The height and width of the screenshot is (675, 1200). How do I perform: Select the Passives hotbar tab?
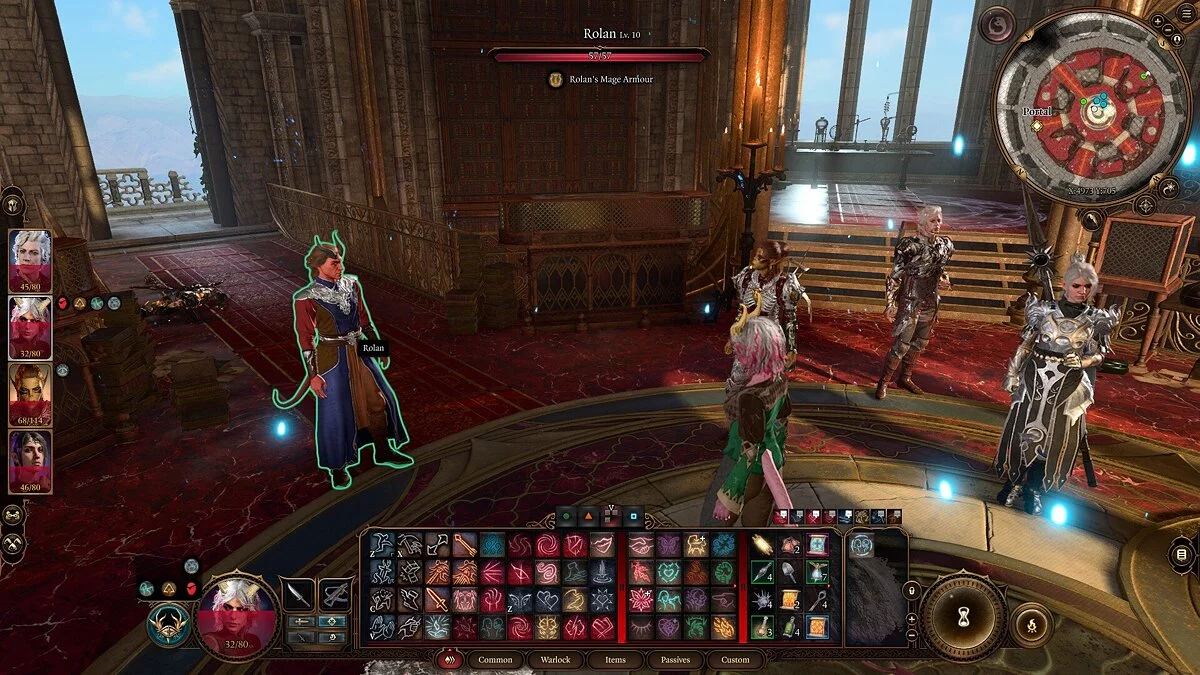pyautogui.click(x=675, y=660)
